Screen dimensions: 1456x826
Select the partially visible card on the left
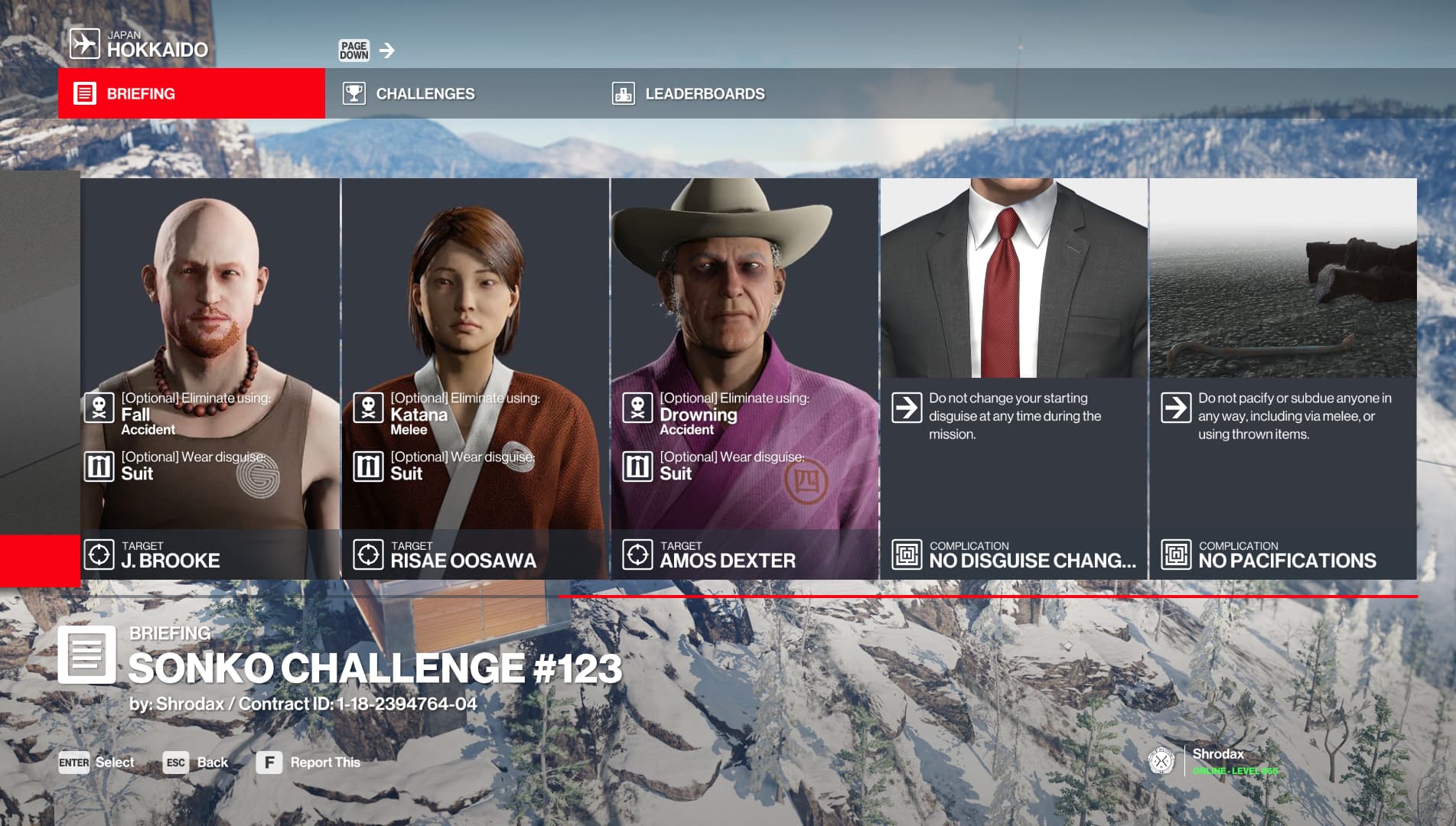40,378
